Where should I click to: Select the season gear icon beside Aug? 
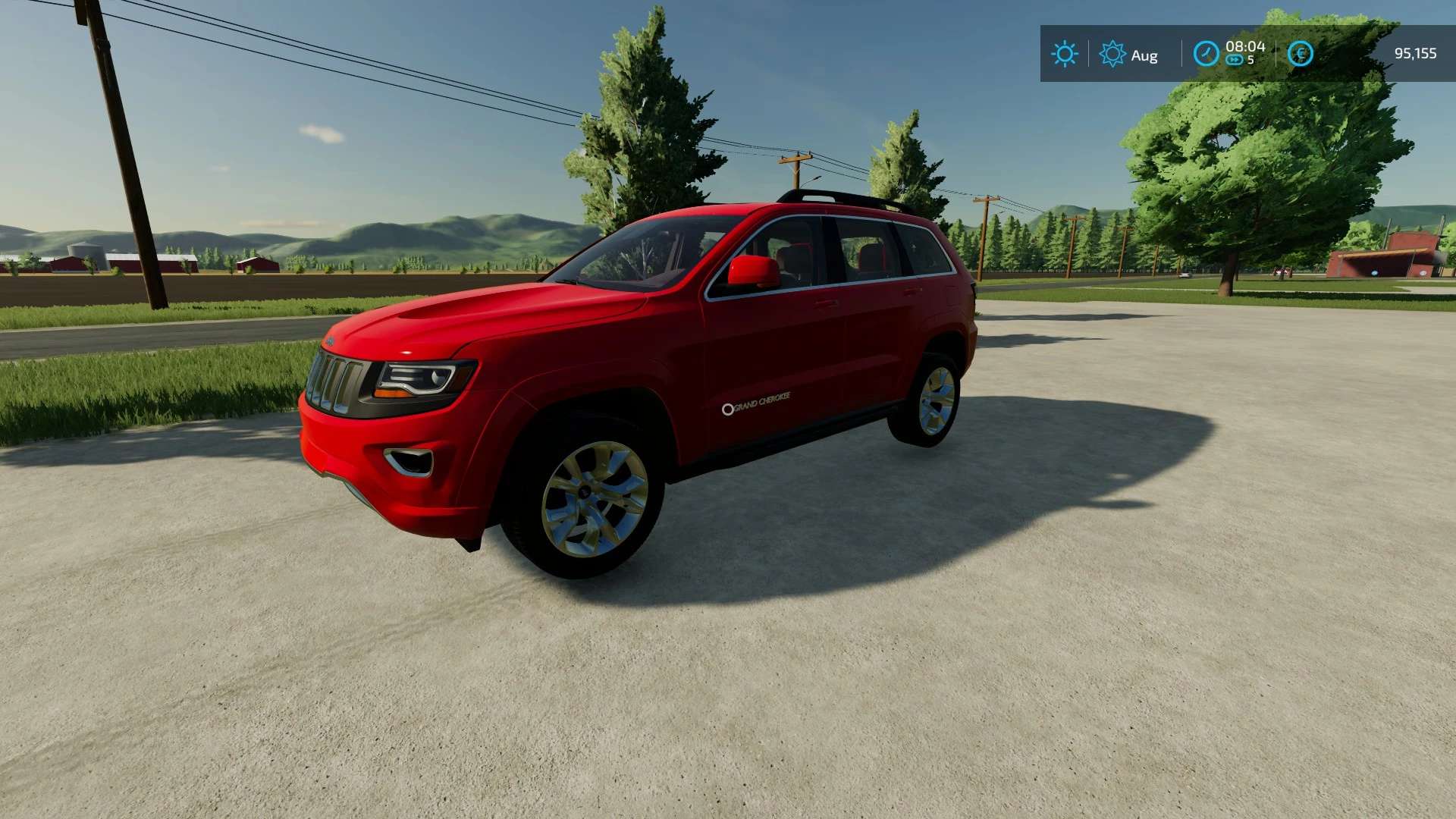(1112, 54)
